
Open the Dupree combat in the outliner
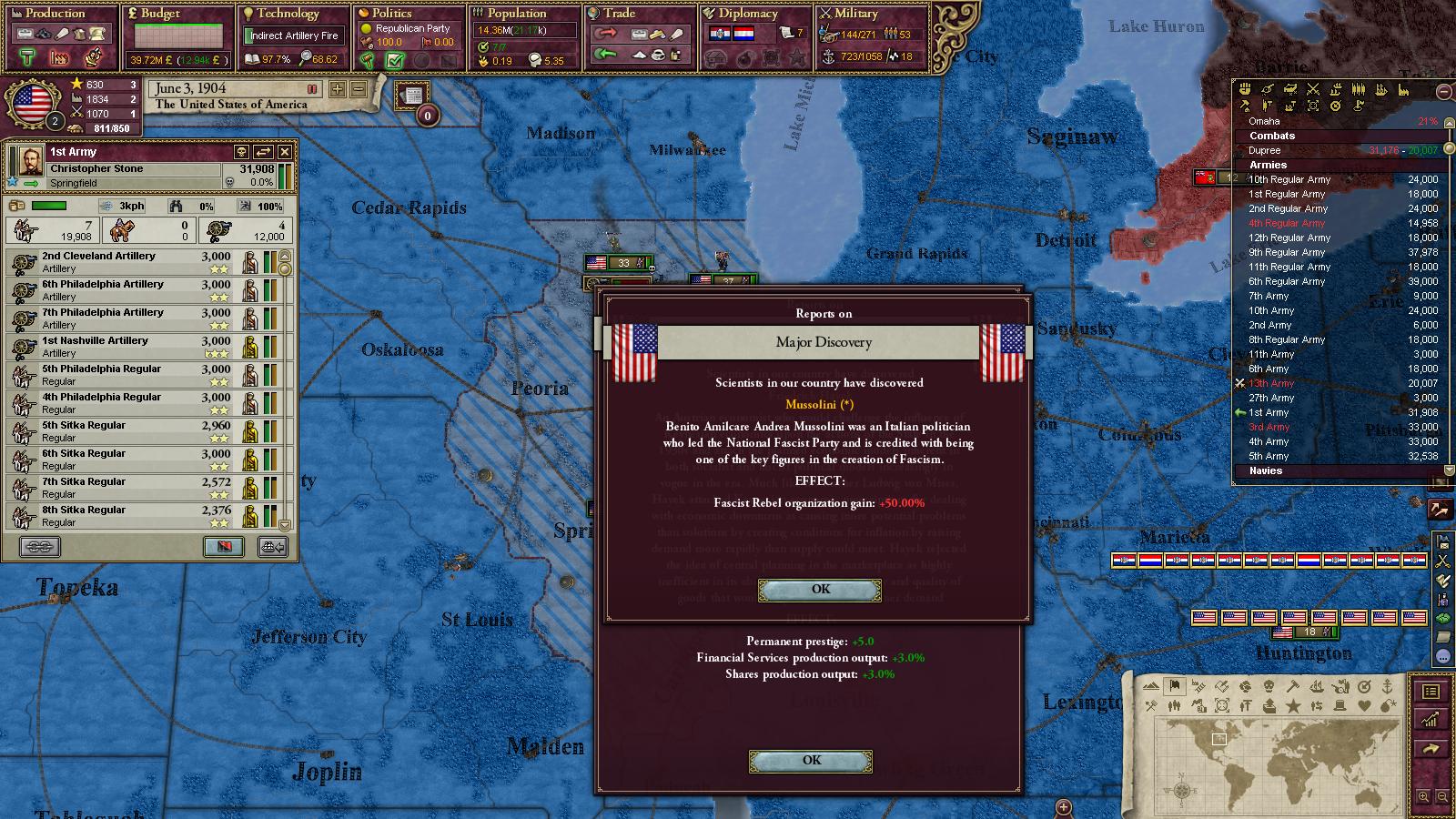[1265, 150]
